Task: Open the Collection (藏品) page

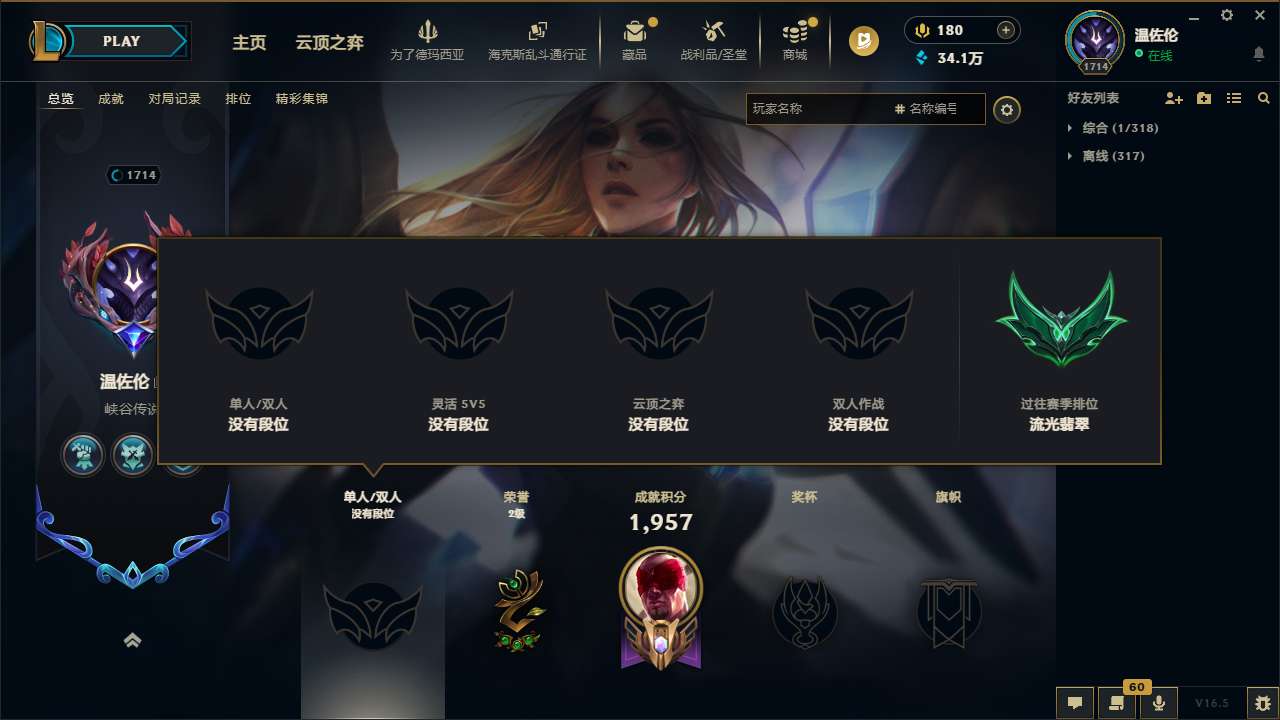Action: [x=636, y=40]
